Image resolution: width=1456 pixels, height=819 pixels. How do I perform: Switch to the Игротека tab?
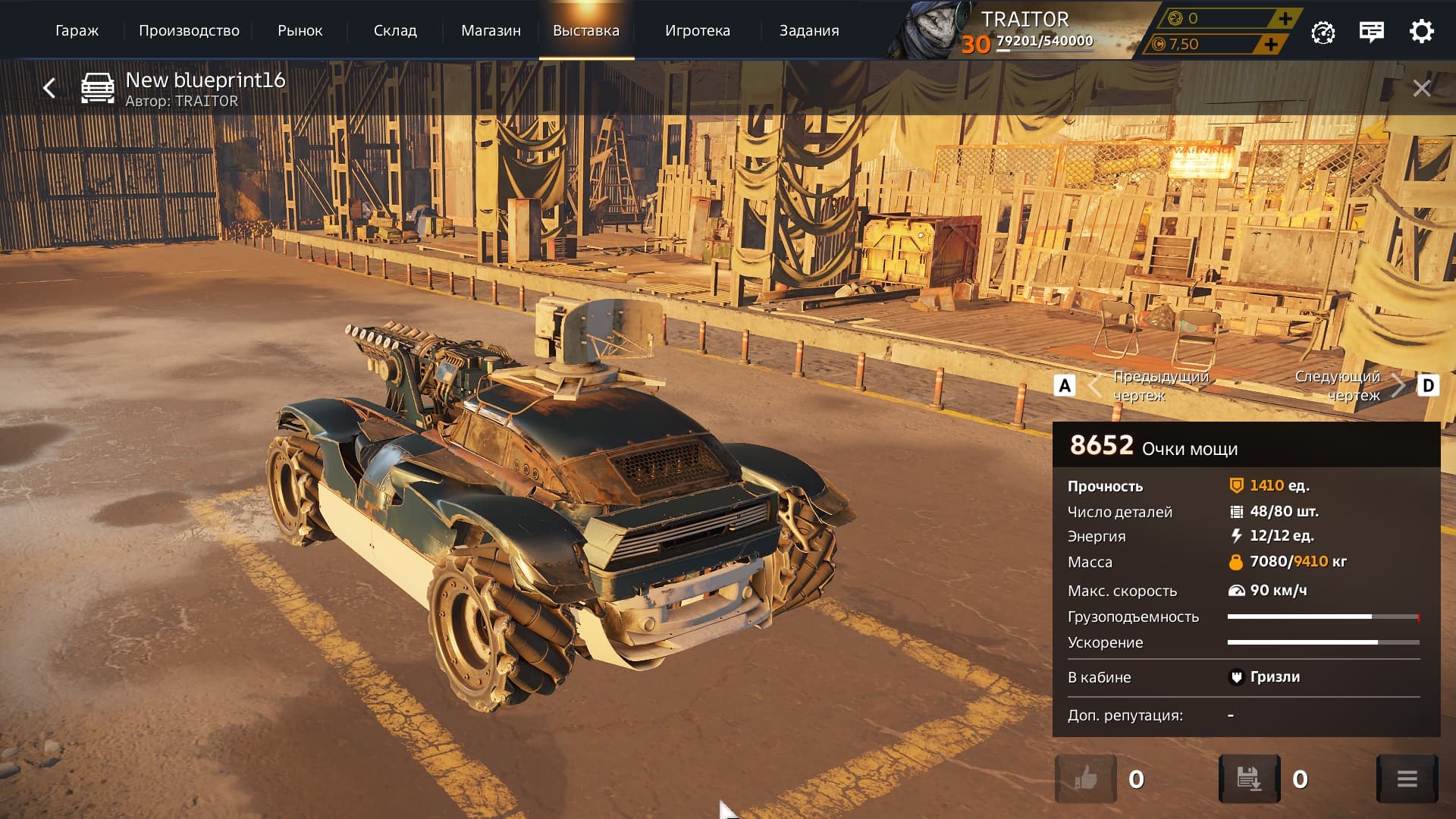pos(697,31)
